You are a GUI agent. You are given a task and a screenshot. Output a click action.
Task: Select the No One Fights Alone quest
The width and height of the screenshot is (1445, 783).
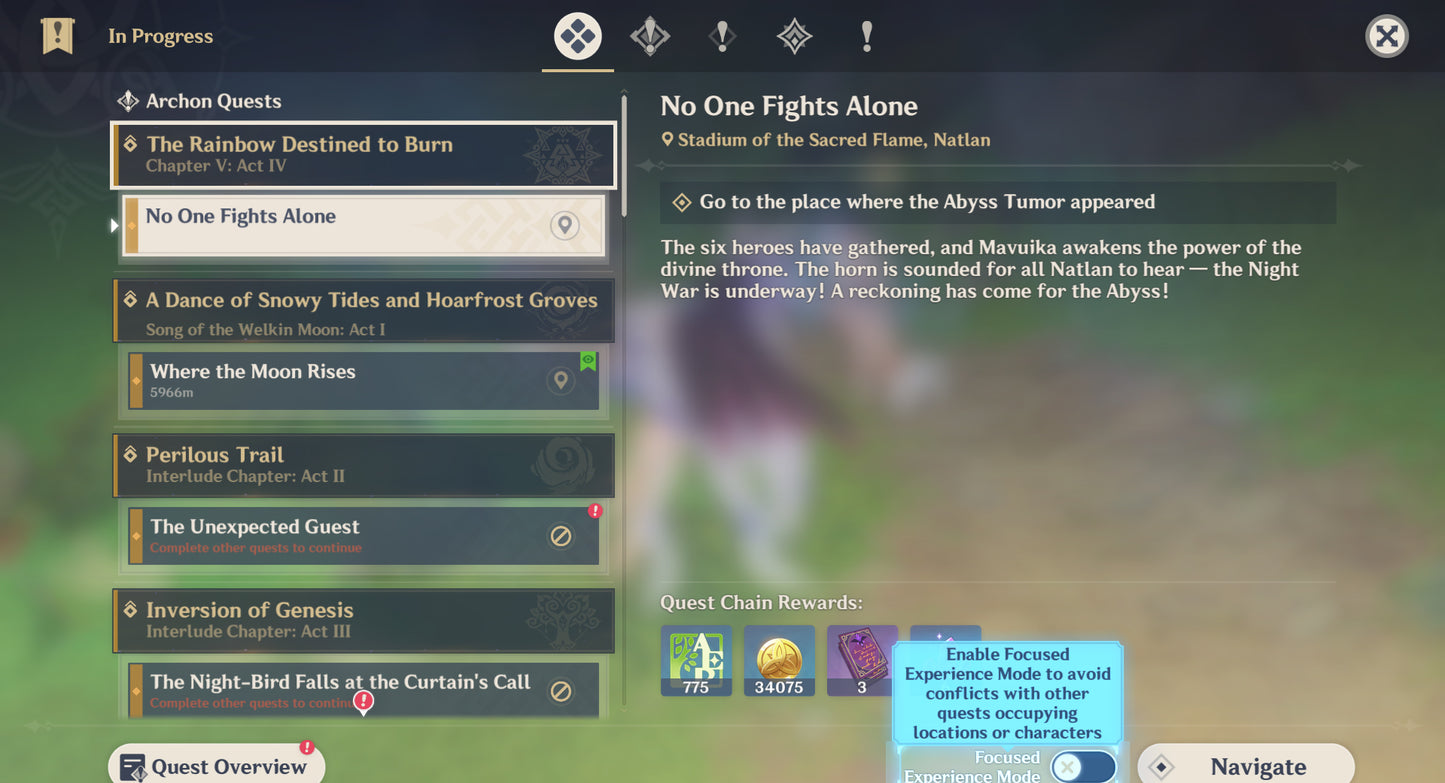pyautogui.click(x=363, y=225)
